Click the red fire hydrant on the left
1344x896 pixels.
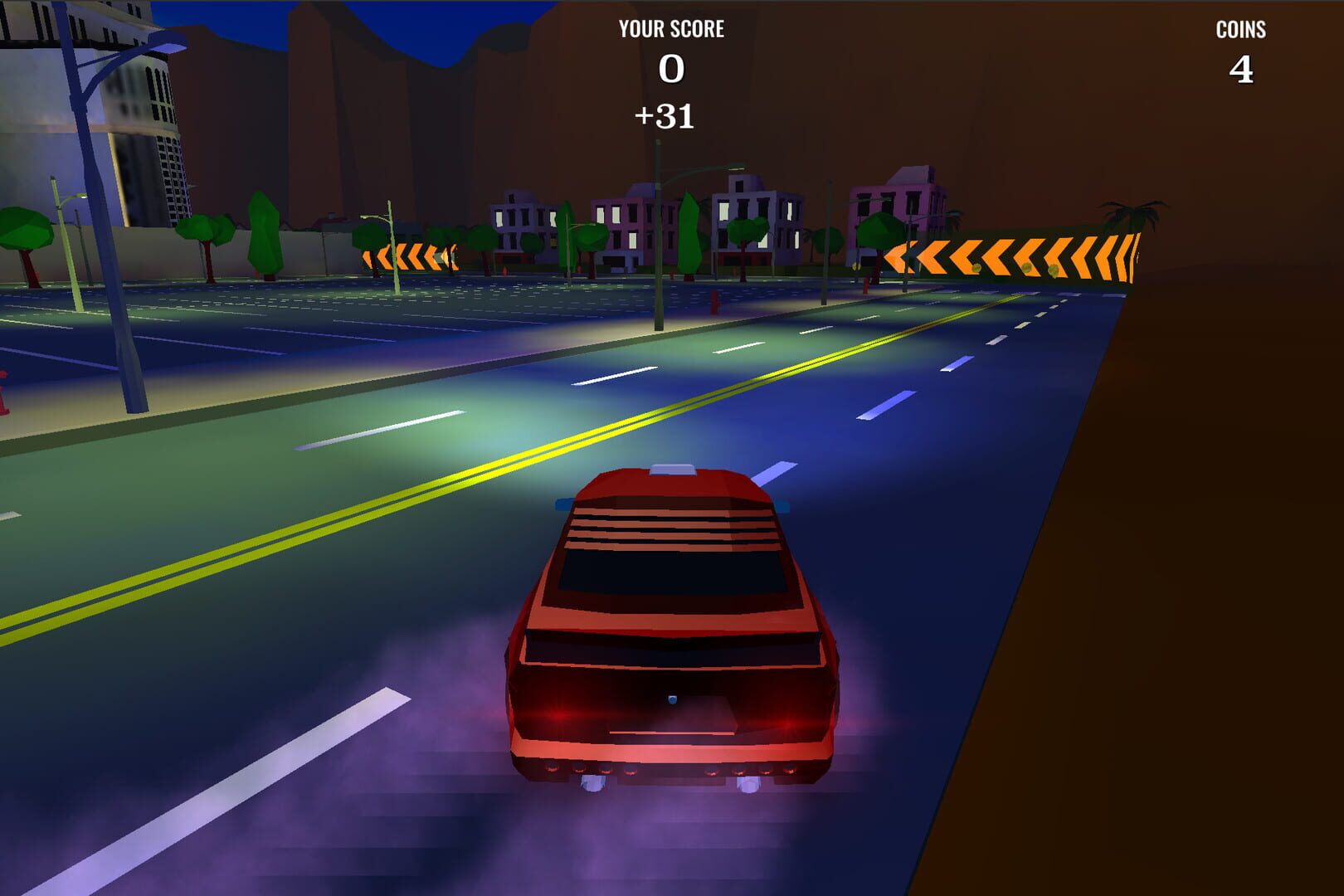tap(5, 398)
